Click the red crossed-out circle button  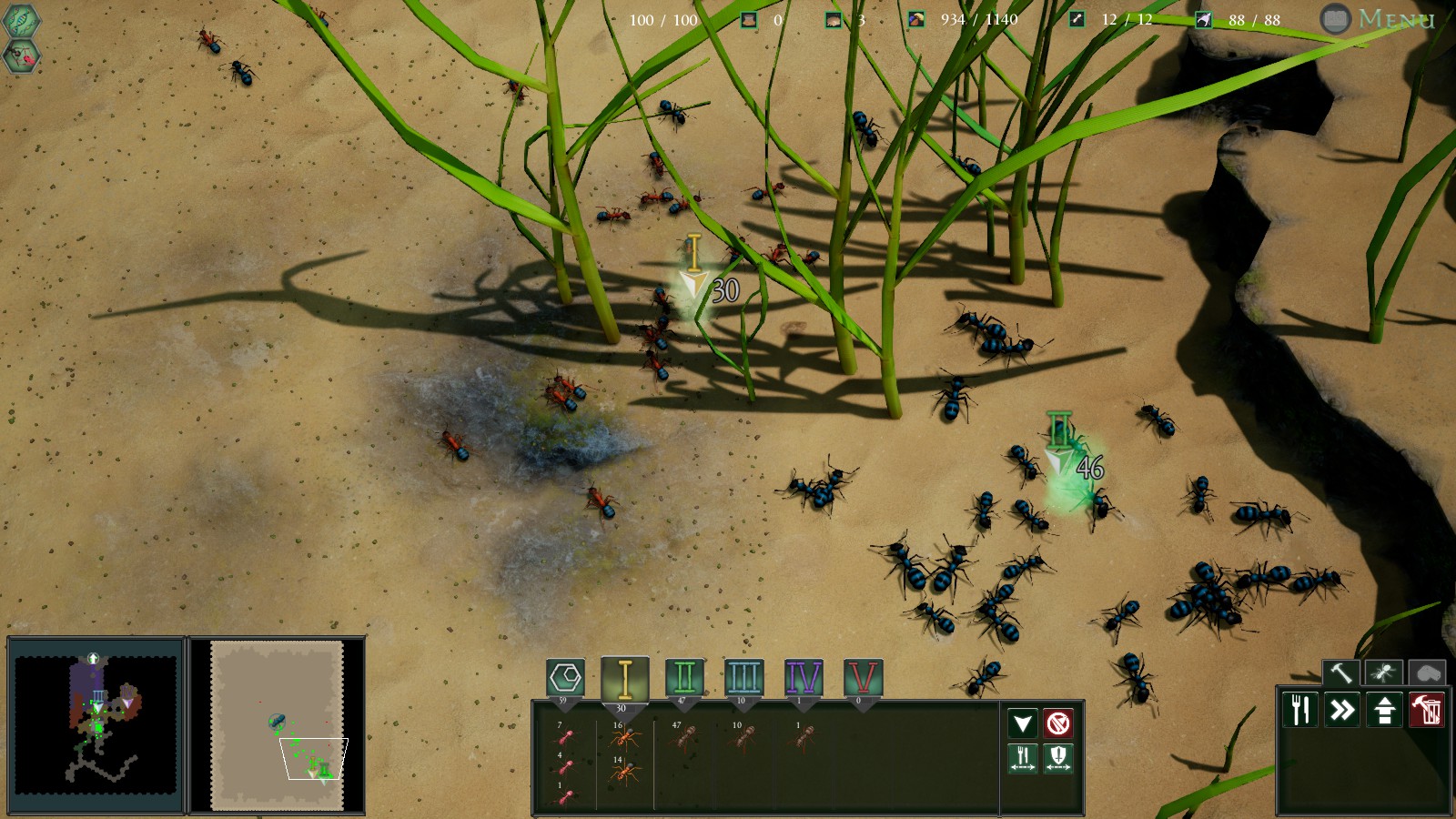1057,723
